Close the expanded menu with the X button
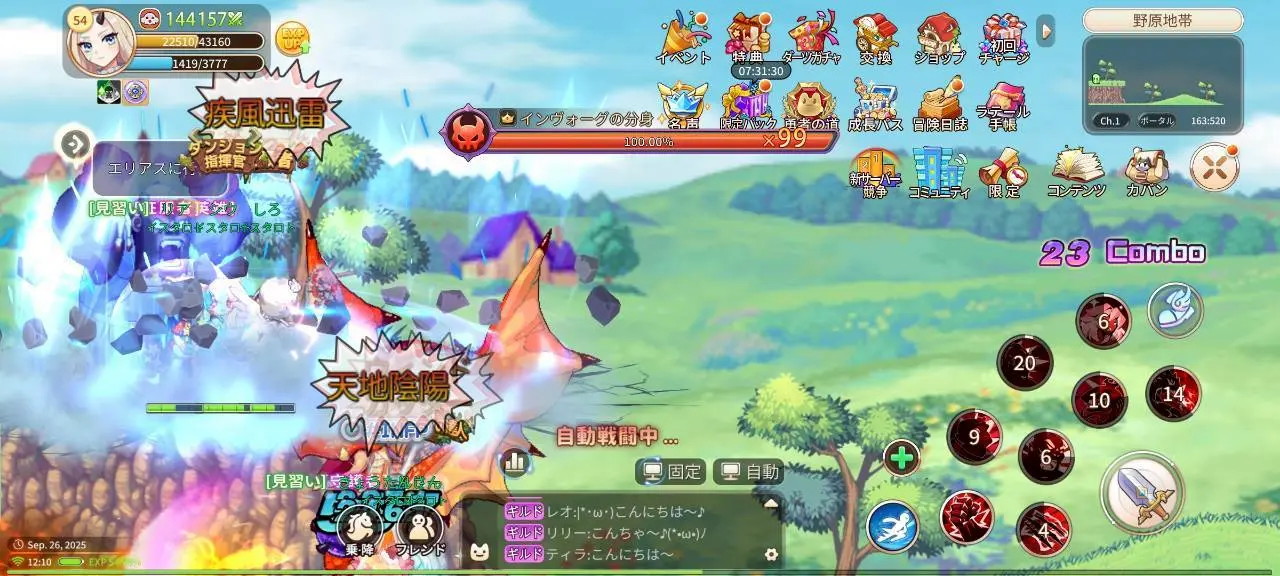1280x576 pixels. coord(1214,167)
